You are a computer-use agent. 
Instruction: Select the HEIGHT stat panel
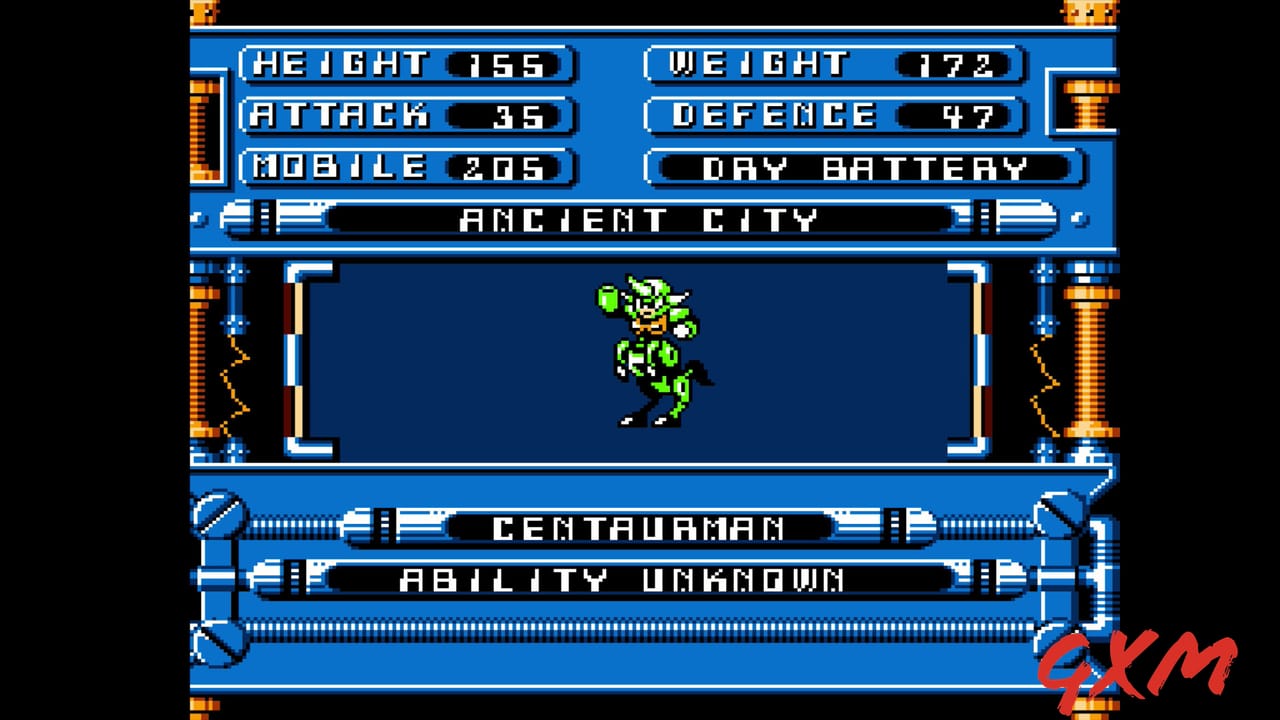(405, 63)
